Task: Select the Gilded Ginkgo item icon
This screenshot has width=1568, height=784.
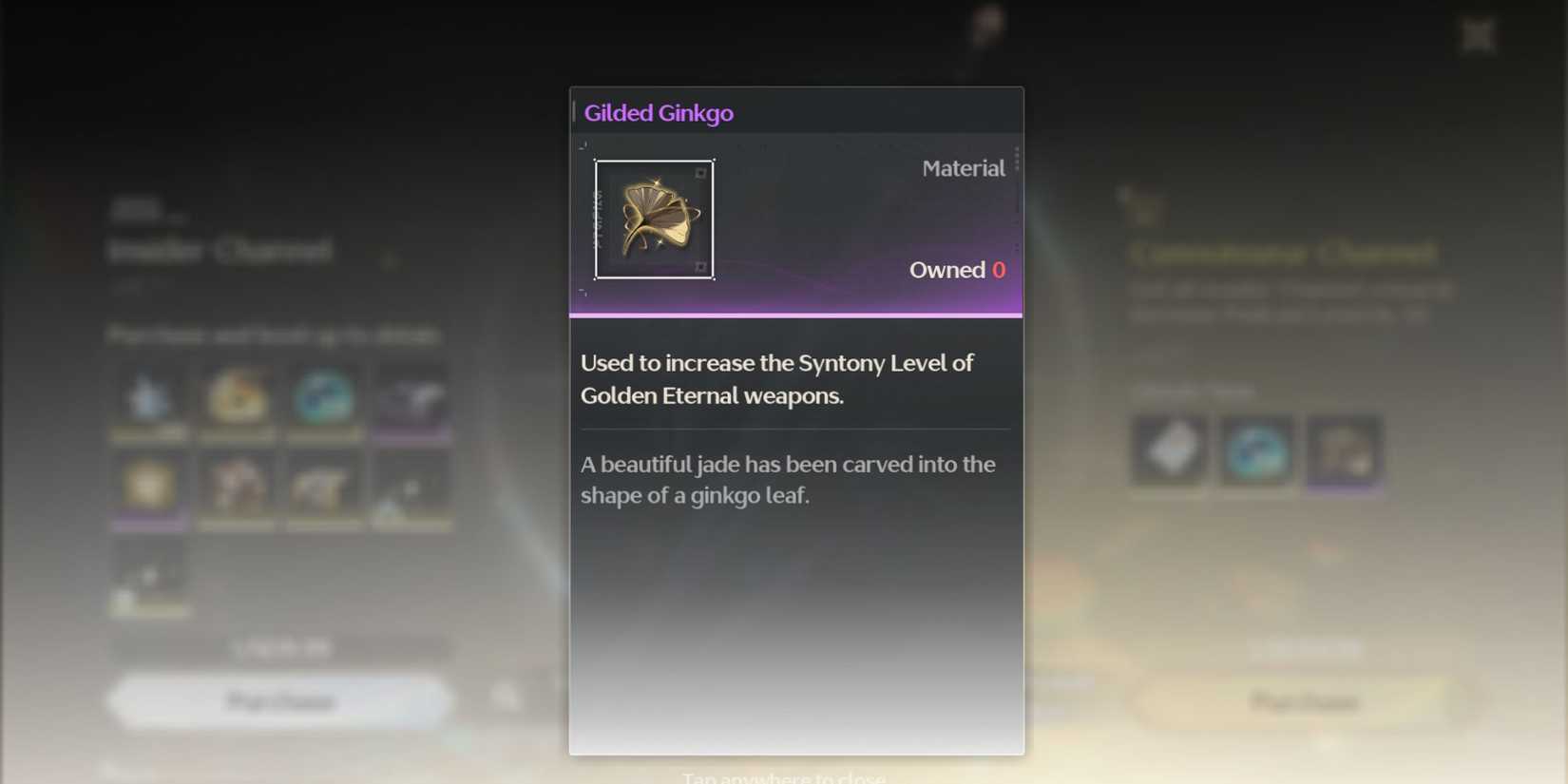Action: (654, 219)
